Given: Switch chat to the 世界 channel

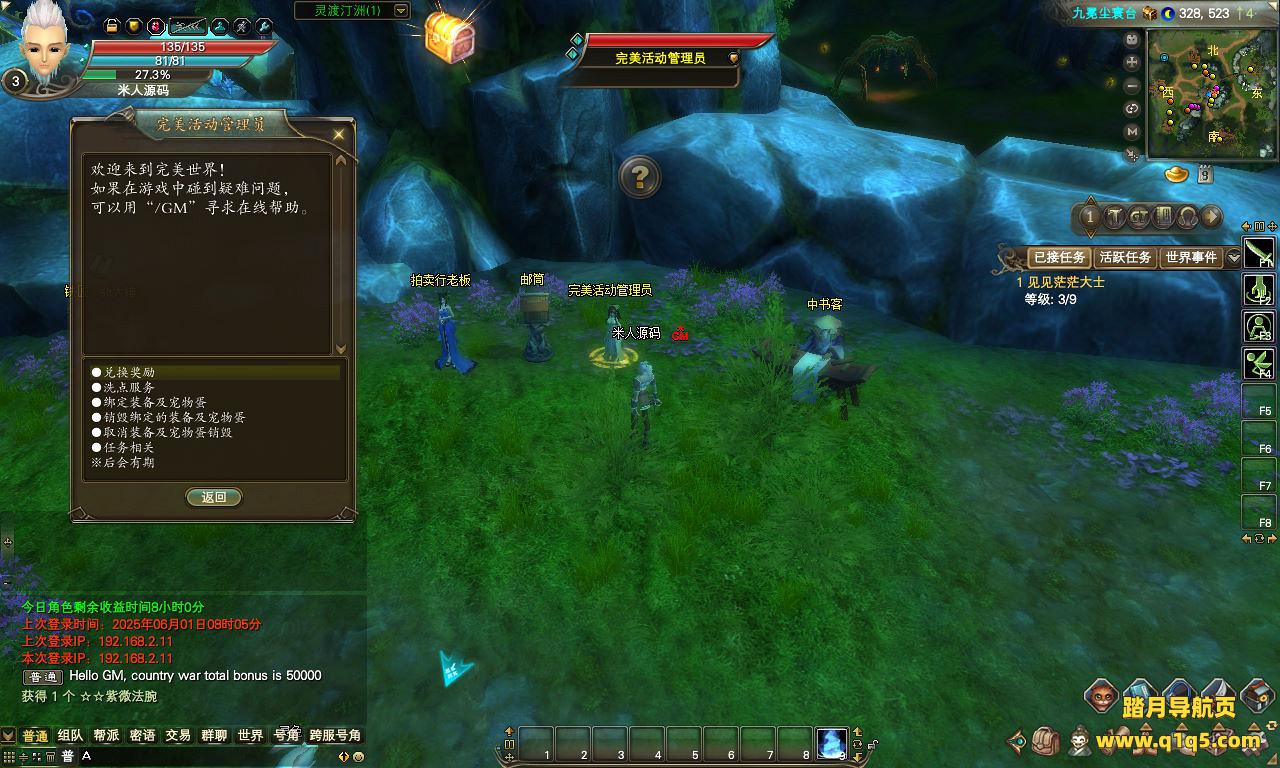Looking at the screenshot, I should click(250, 735).
